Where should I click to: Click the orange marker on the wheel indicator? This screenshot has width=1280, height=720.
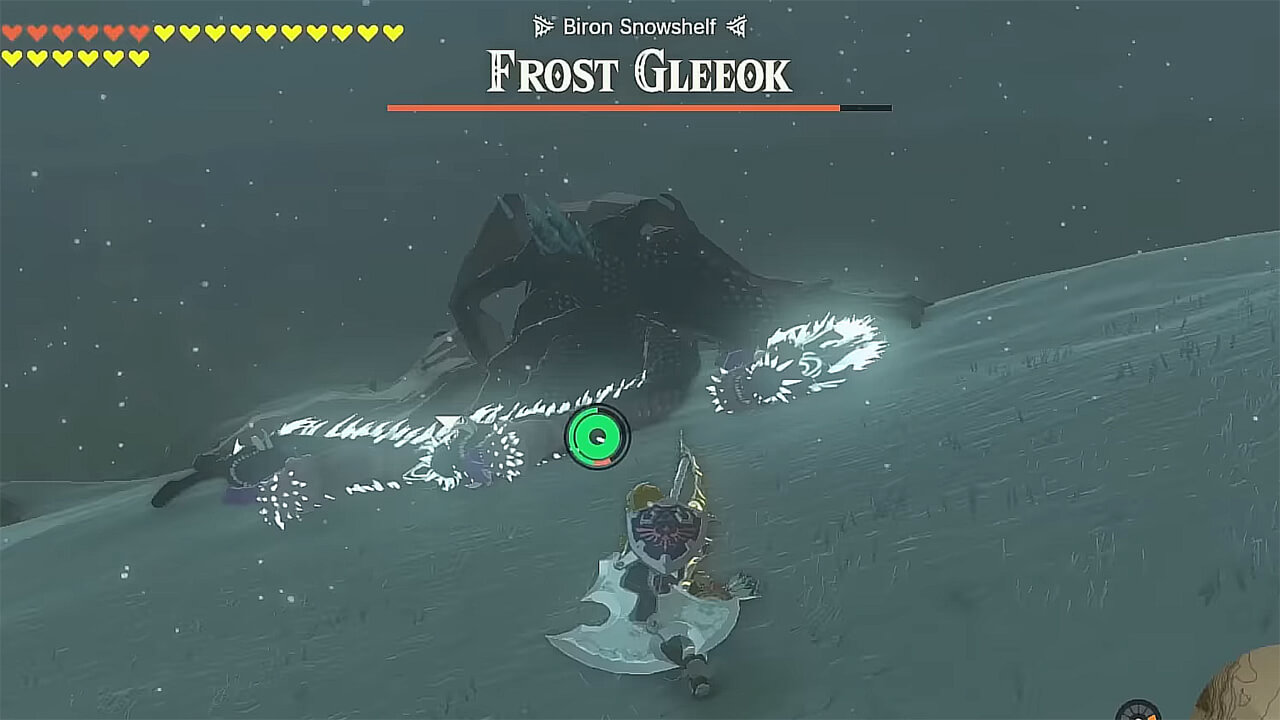[1152, 715]
